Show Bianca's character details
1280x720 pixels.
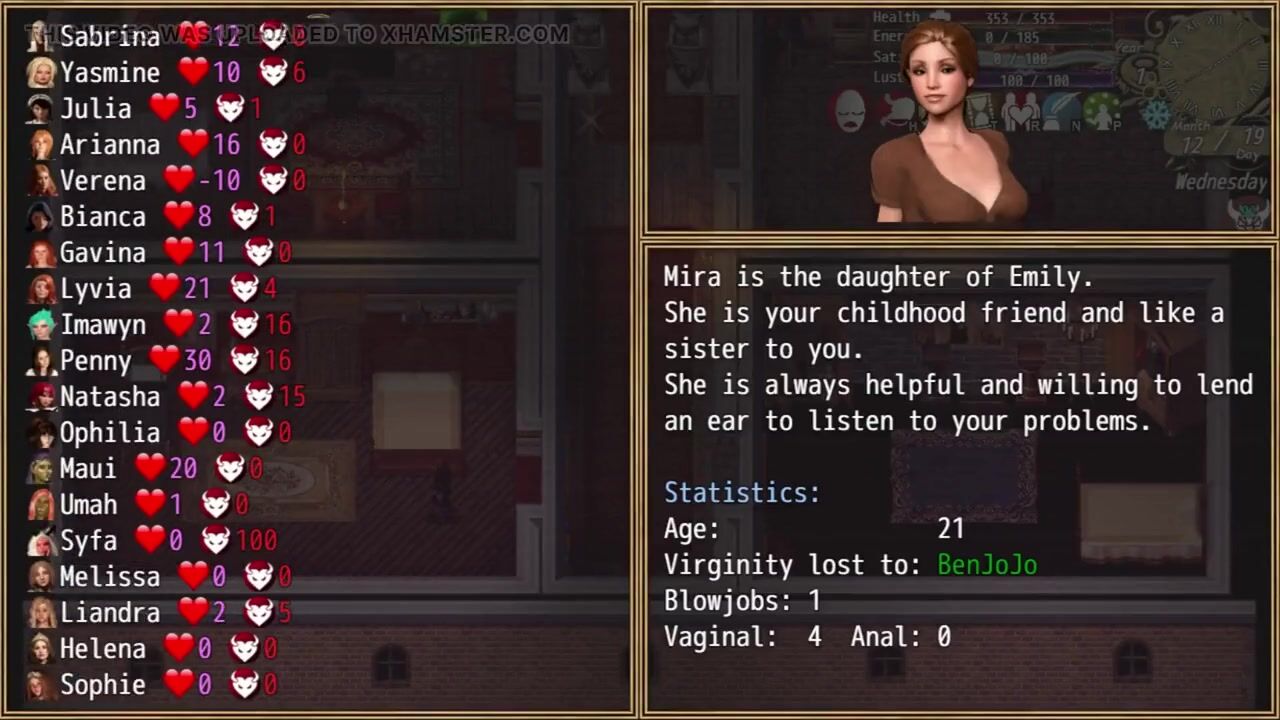102,217
